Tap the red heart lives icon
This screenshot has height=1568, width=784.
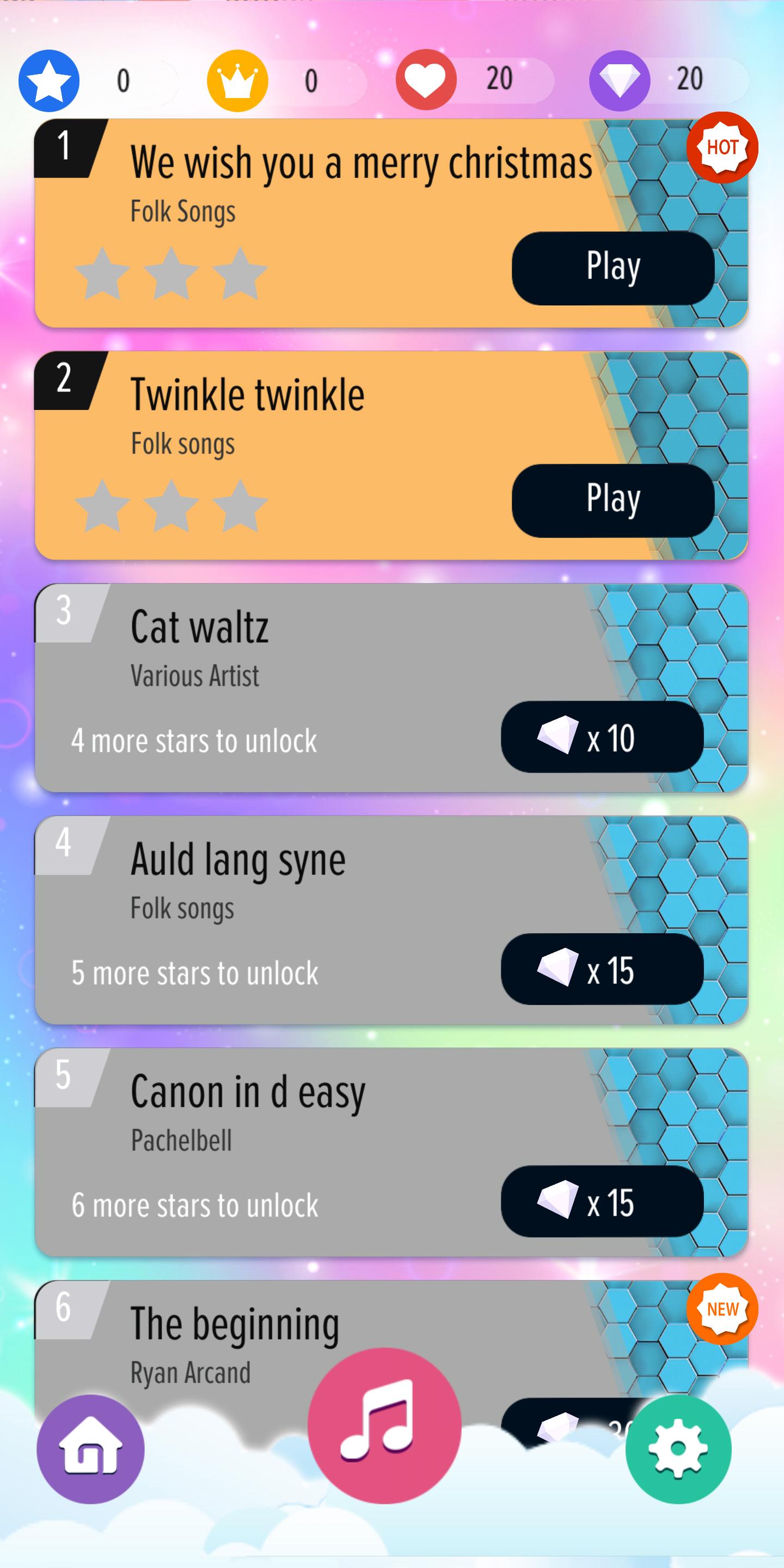coord(428,79)
